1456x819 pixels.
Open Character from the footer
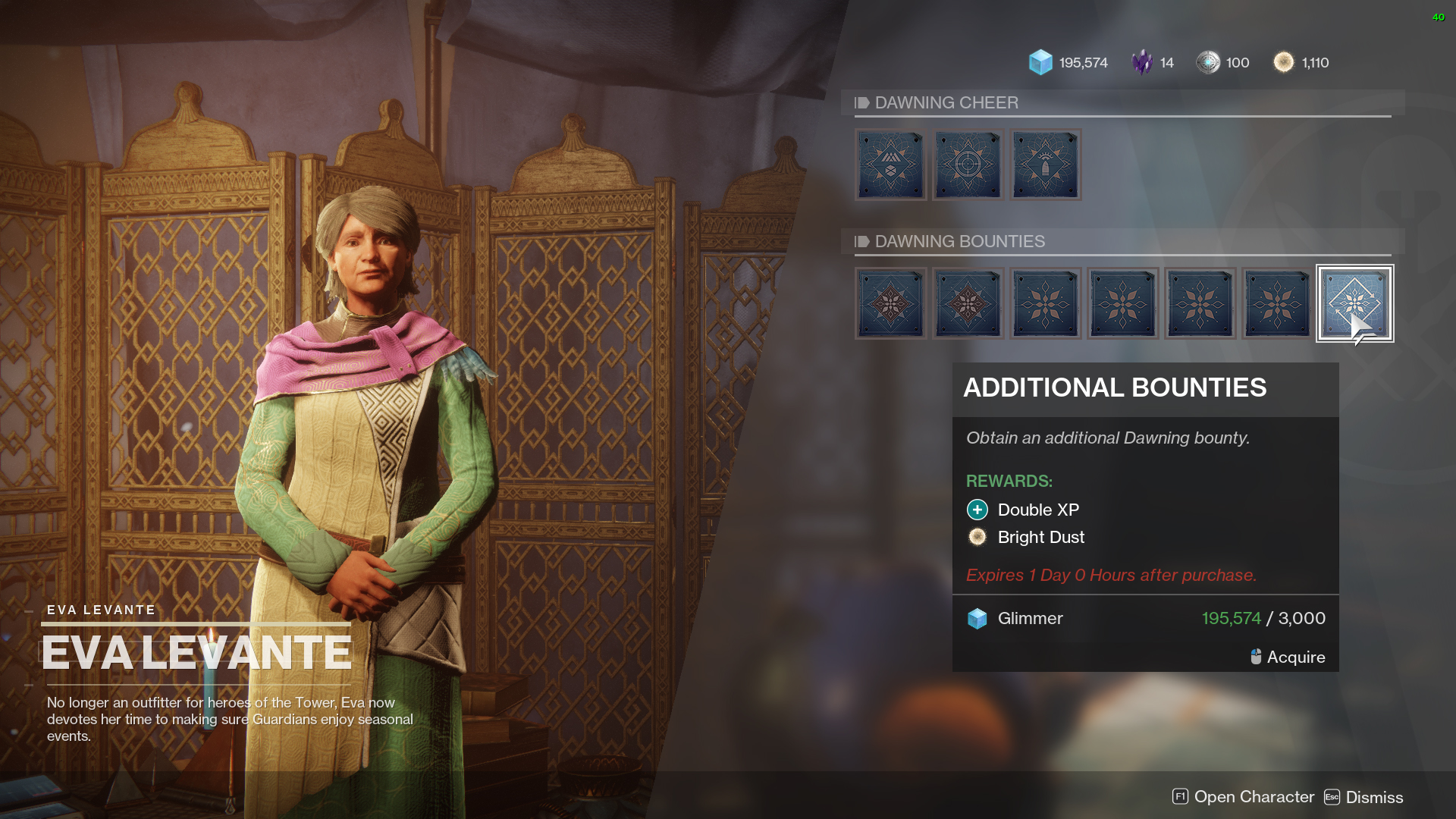coord(1244,797)
